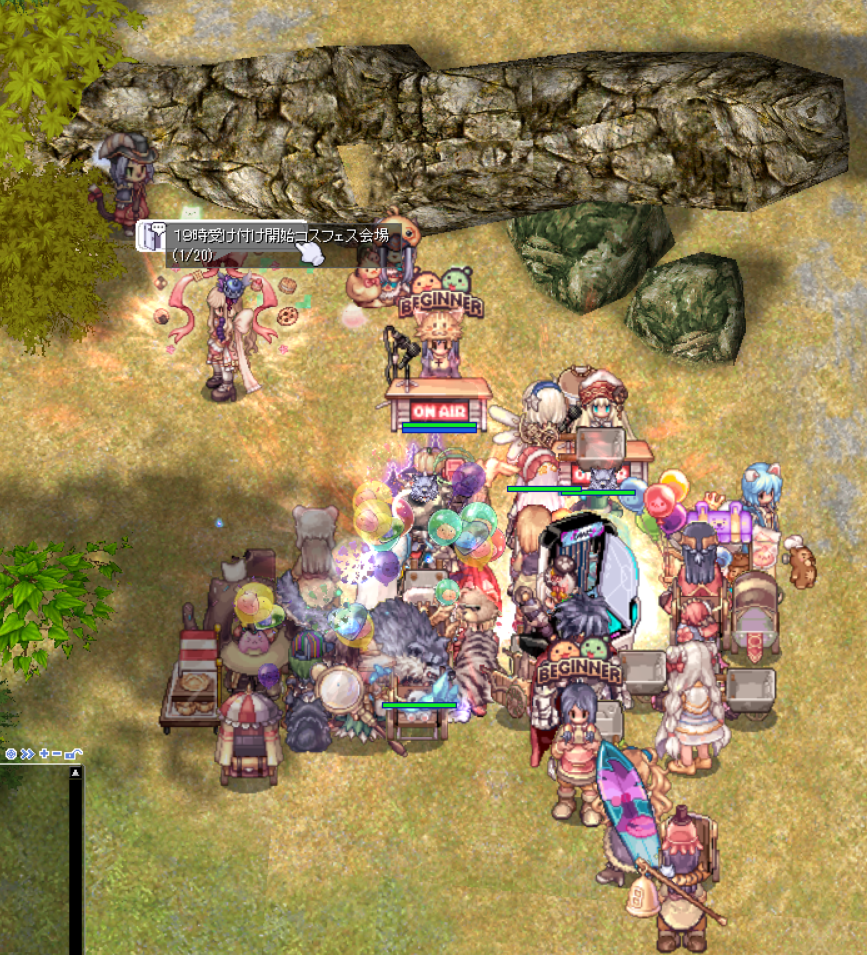The width and height of the screenshot is (867, 955).
Task: Toggle the chat window padlock icon
Action: pos(74,754)
